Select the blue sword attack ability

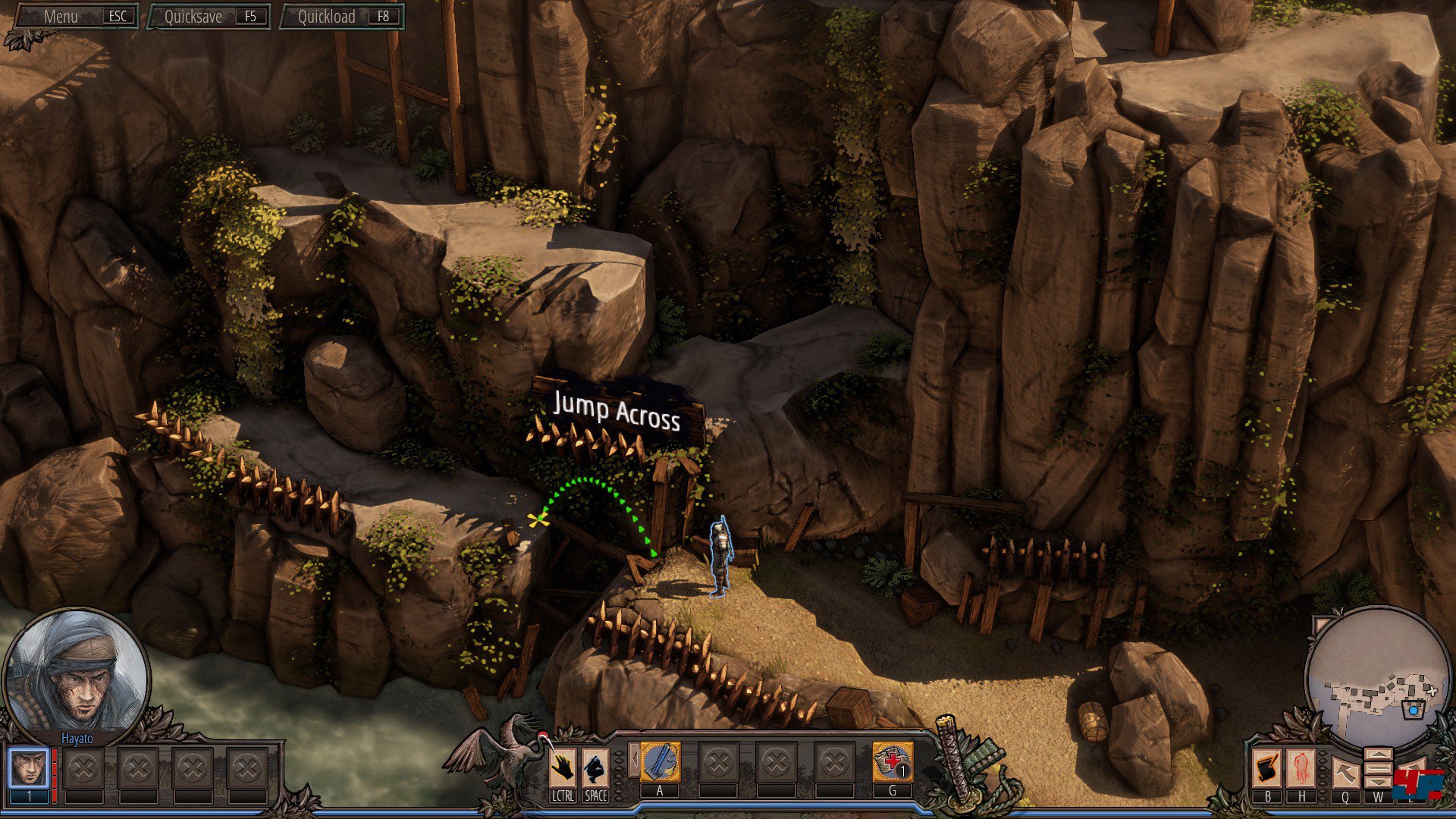[x=660, y=762]
